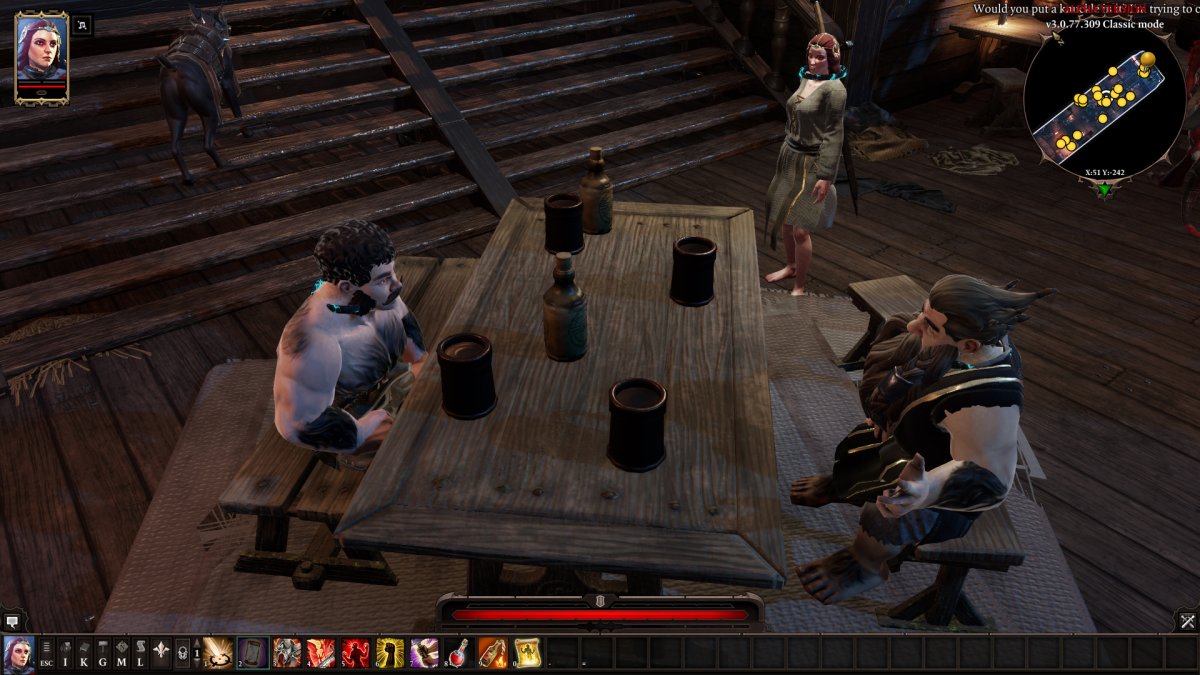Viewport: 1200px width, 675px height.
Task: Activate the glowing whirl skill in slot 1
Action: [x=218, y=653]
